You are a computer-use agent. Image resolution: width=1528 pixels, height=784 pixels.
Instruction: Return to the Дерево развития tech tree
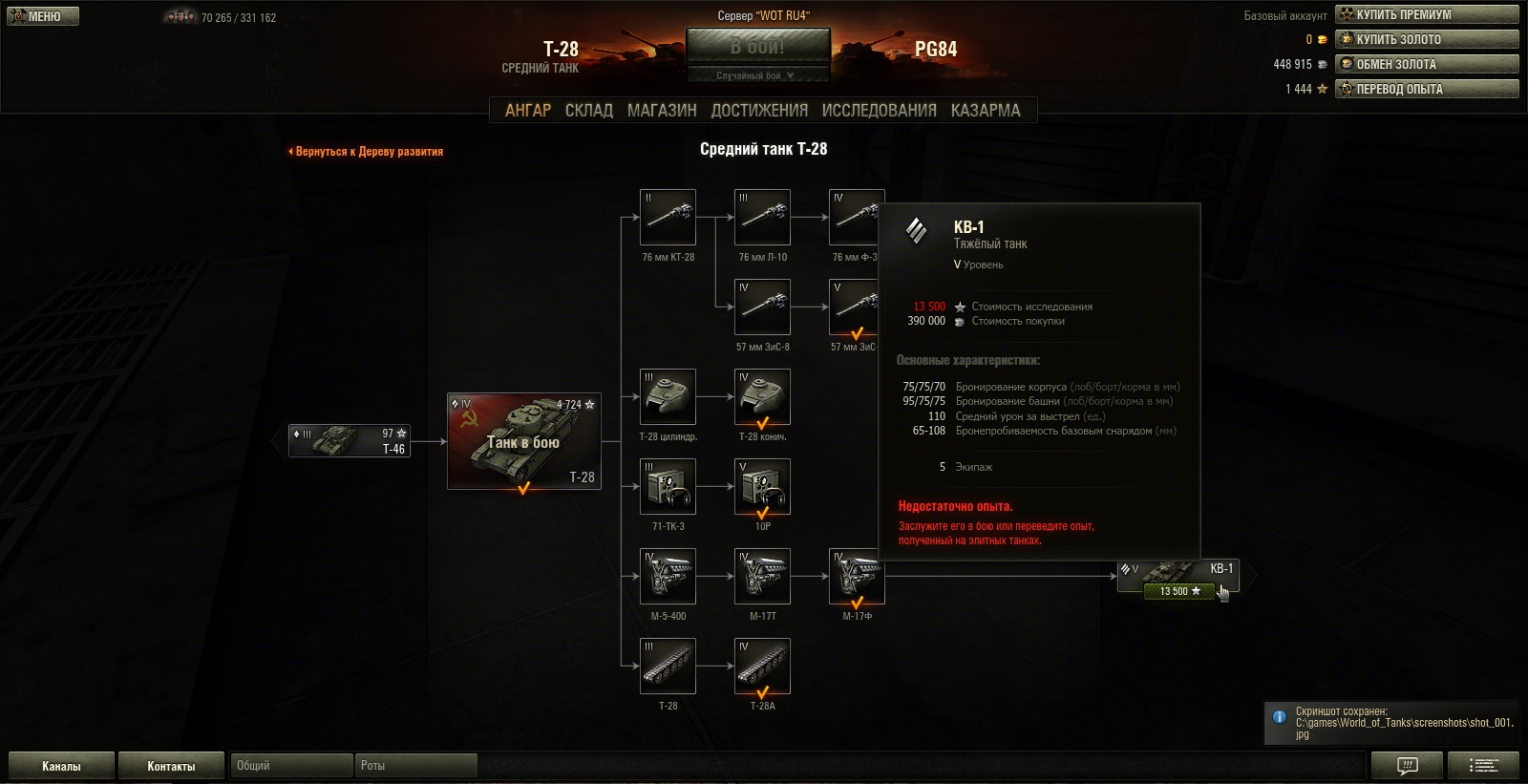coord(367,152)
